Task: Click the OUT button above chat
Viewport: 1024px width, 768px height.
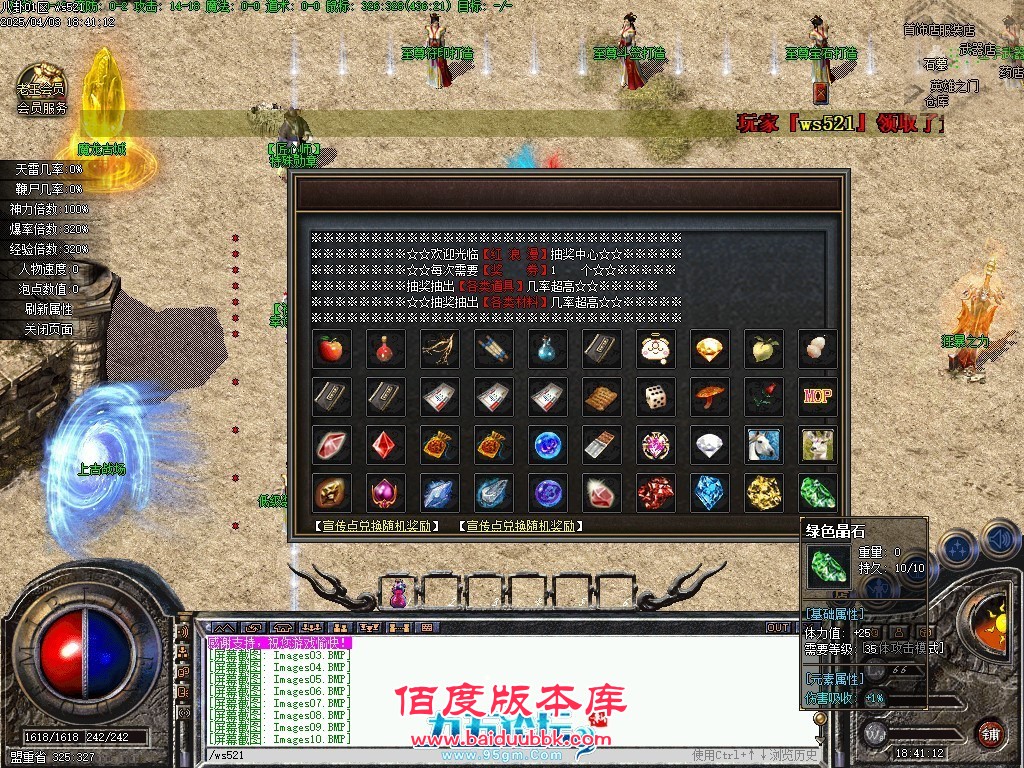Action: [x=778, y=628]
